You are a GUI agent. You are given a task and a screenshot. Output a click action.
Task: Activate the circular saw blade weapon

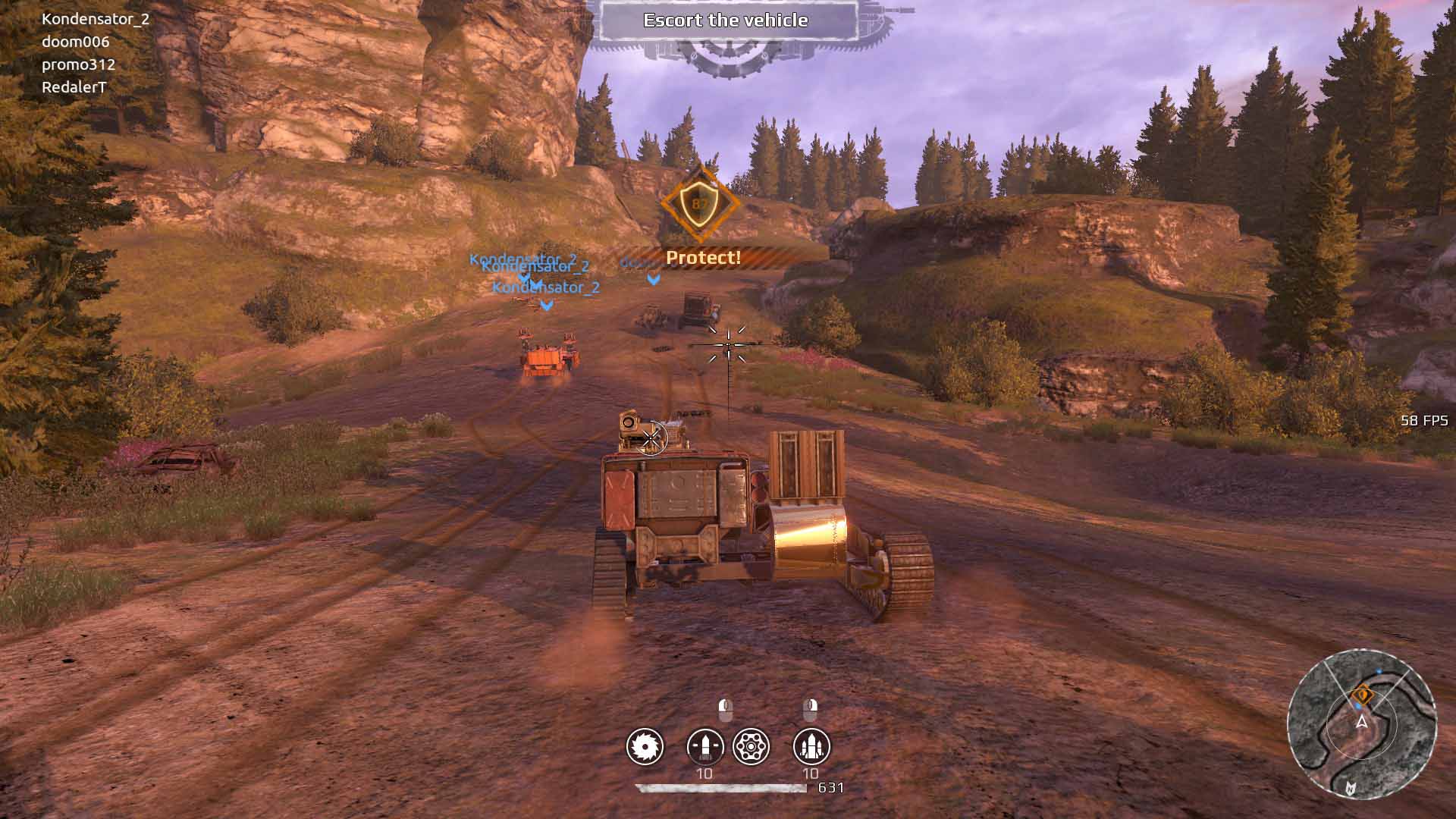[x=645, y=747]
